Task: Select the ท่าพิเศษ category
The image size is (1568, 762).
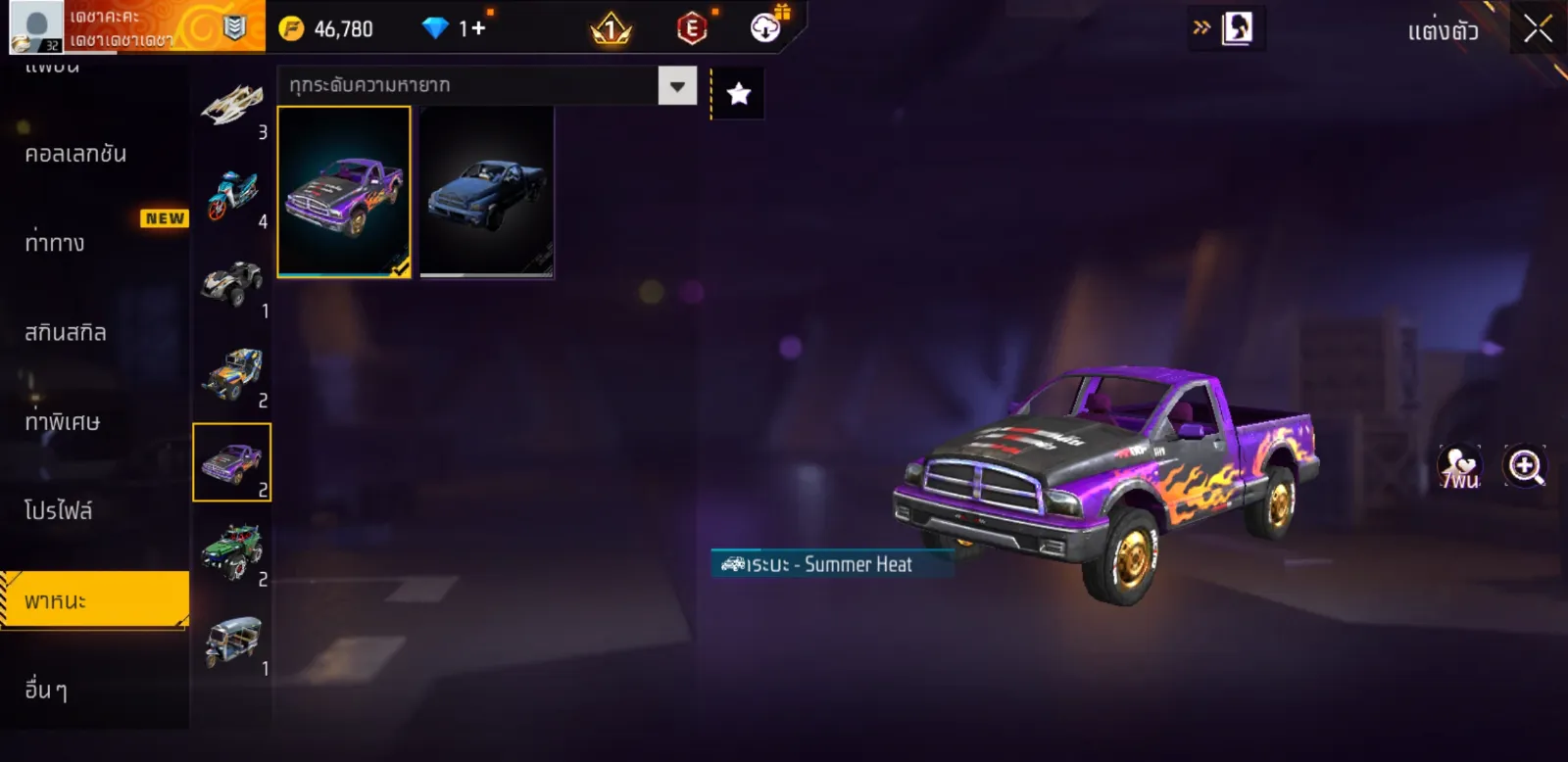Action: (x=62, y=422)
